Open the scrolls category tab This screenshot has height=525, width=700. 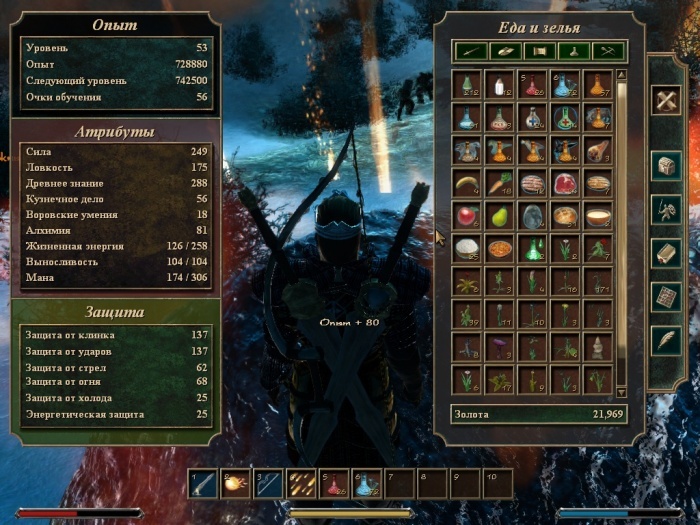click(x=539, y=49)
